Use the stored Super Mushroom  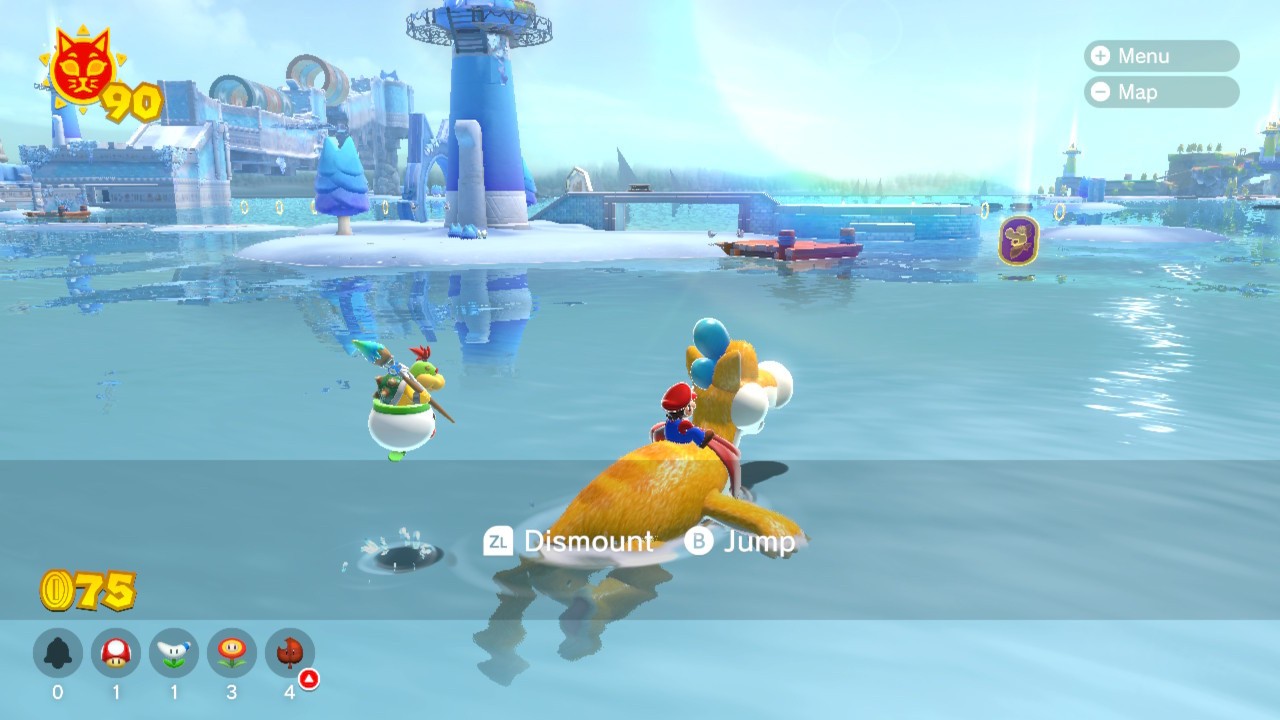pyautogui.click(x=116, y=654)
